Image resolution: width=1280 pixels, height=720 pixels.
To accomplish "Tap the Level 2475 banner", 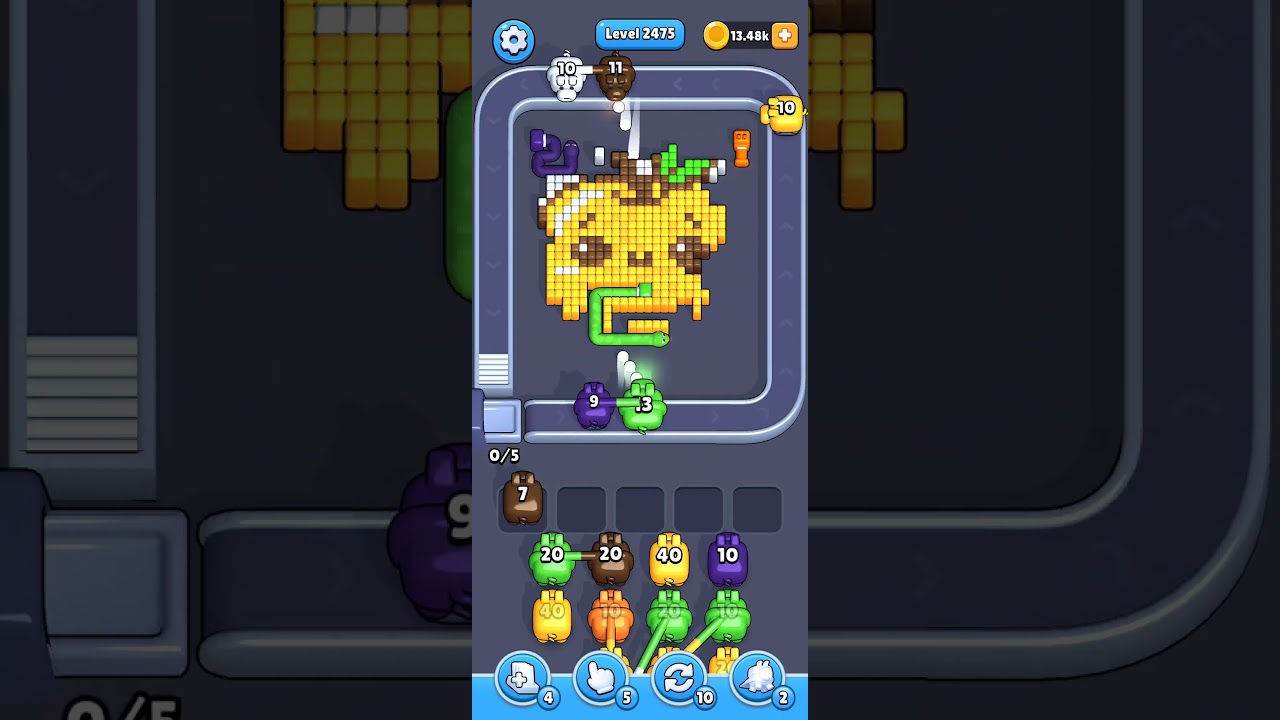I will tap(640, 33).
